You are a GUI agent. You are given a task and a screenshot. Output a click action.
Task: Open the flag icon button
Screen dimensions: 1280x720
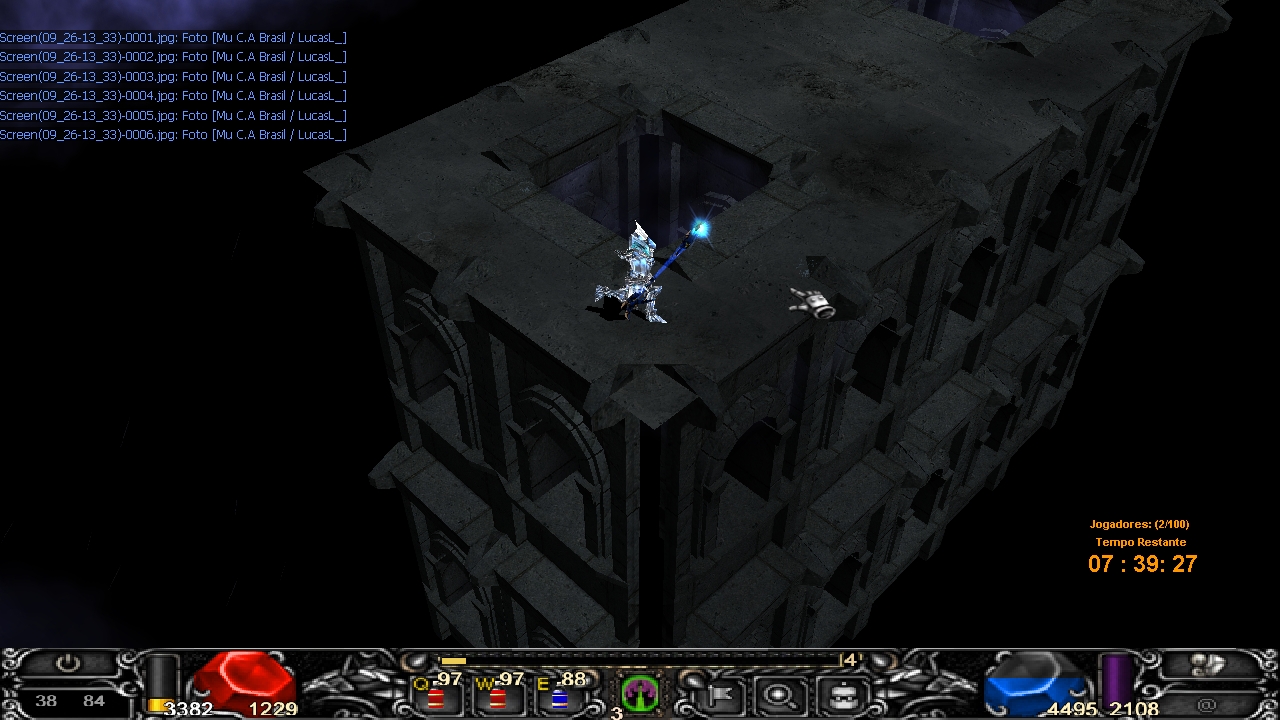pyautogui.click(x=718, y=694)
